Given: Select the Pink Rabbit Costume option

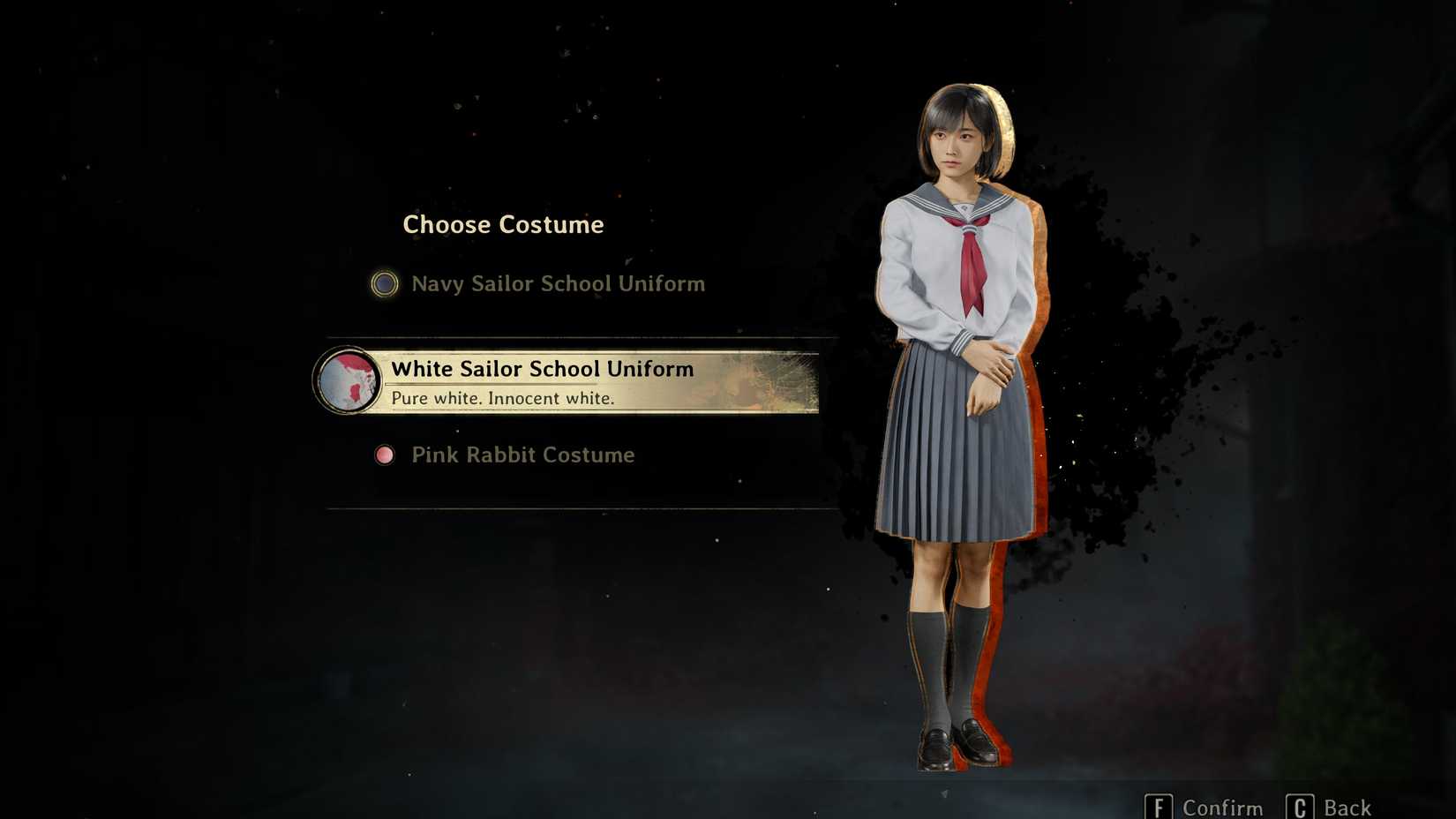Looking at the screenshot, I should coord(522,455).
